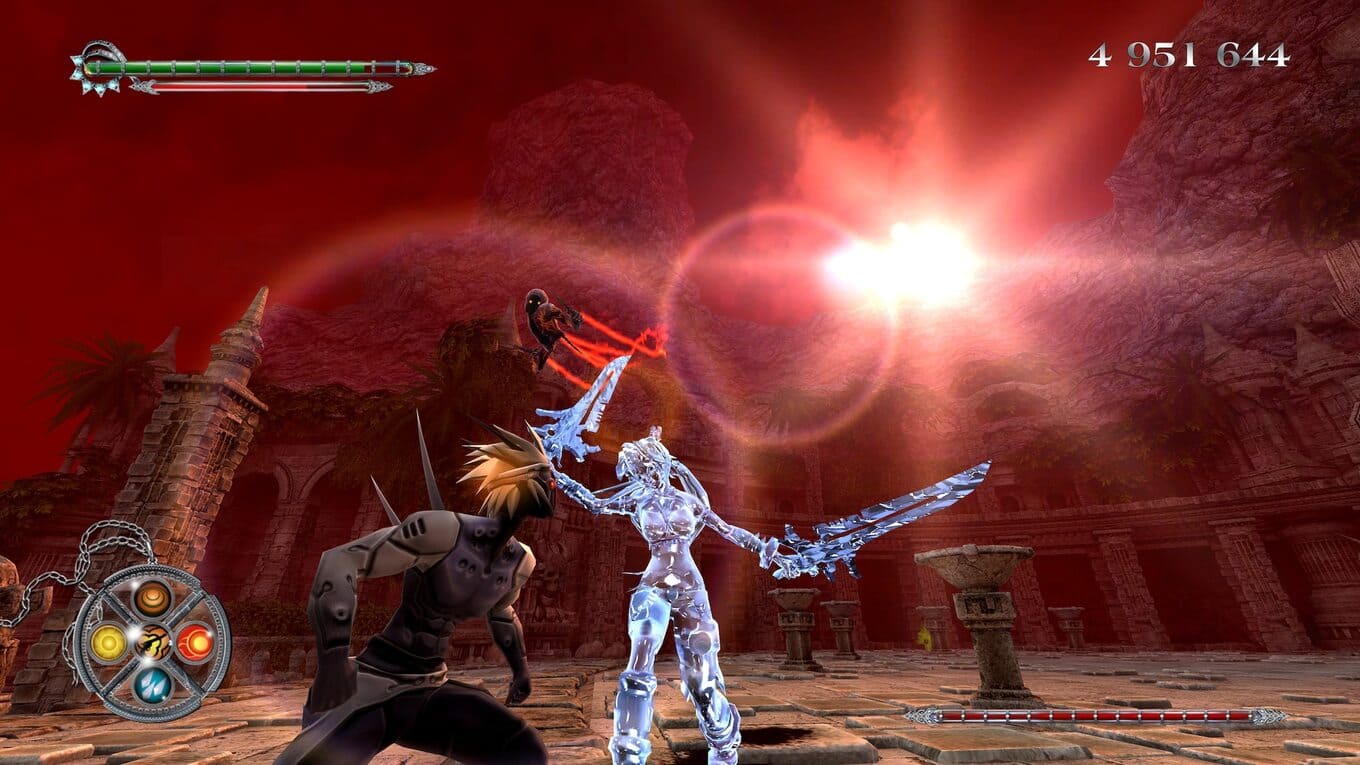Click the center tiger-striped amulet orb
Viewport: 1360px width, 765px height.
[153, 641]
